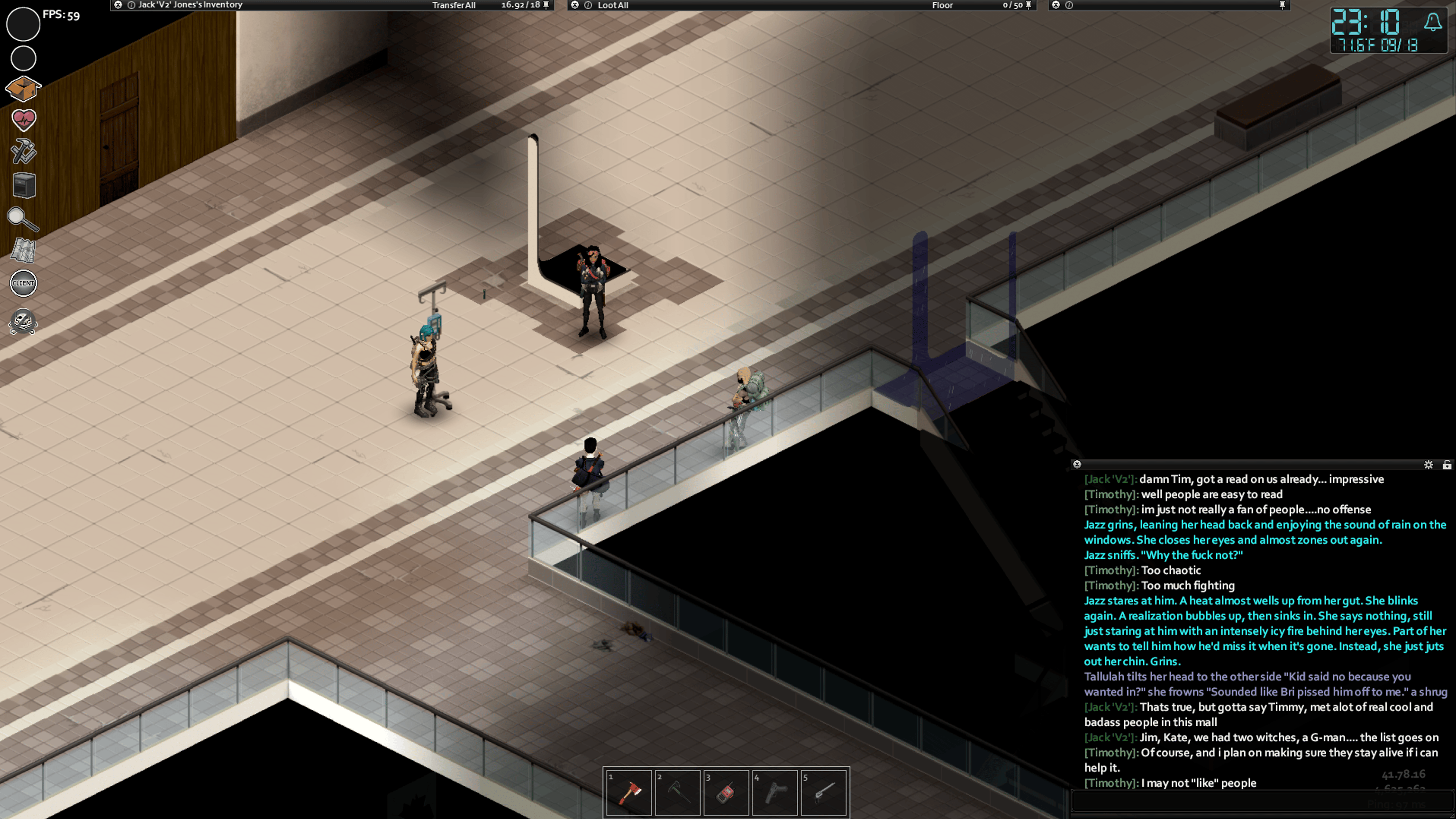Open the zombie skull icon panel
The width and height of the screenshot is (1456, 819).
pyautogui.click(x=23, y=322)
